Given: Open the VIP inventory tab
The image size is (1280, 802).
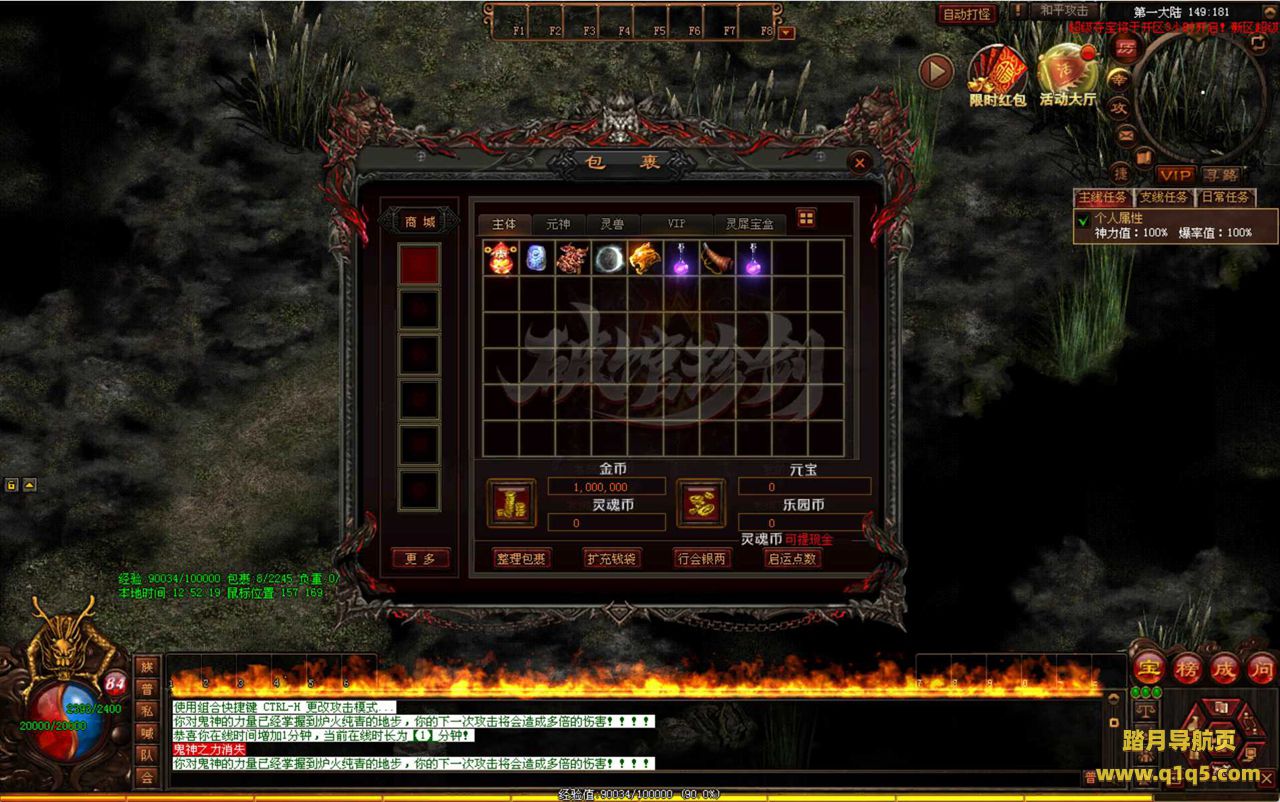Looking at the screenshot, I should tap(677, 224).
